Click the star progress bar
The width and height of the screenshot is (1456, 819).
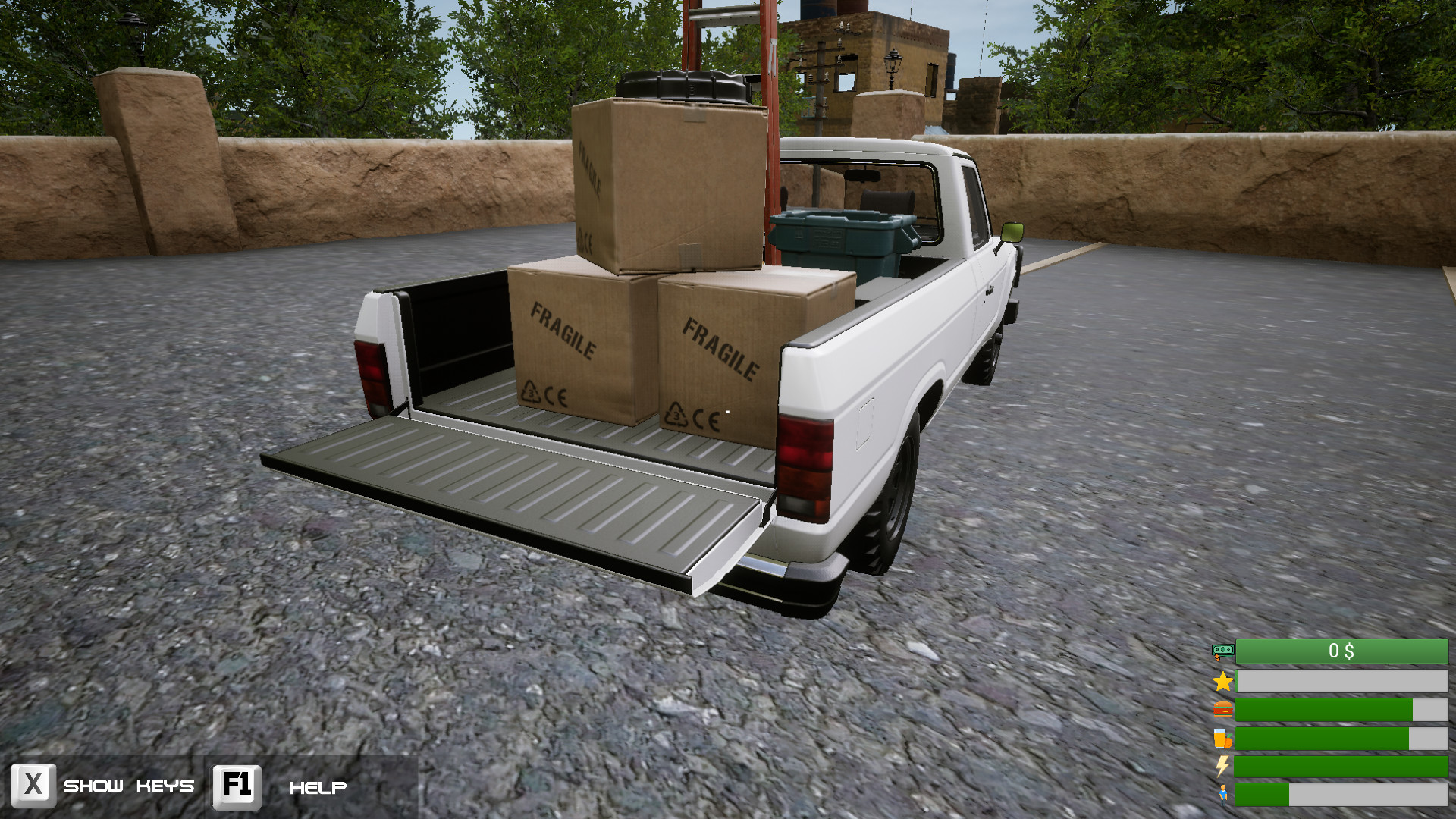pos(1341,681)
